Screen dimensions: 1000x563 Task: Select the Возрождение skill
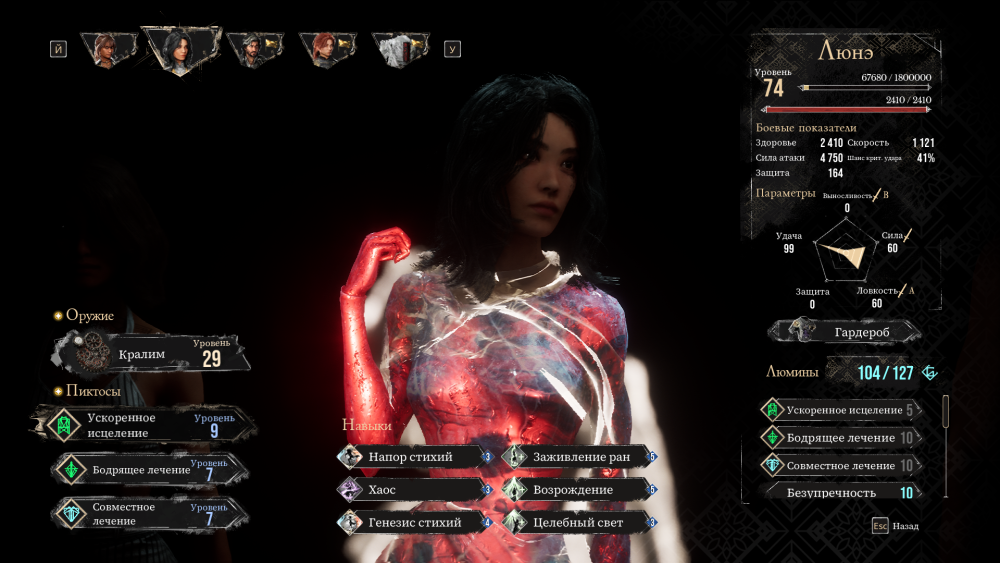point(579,490)
